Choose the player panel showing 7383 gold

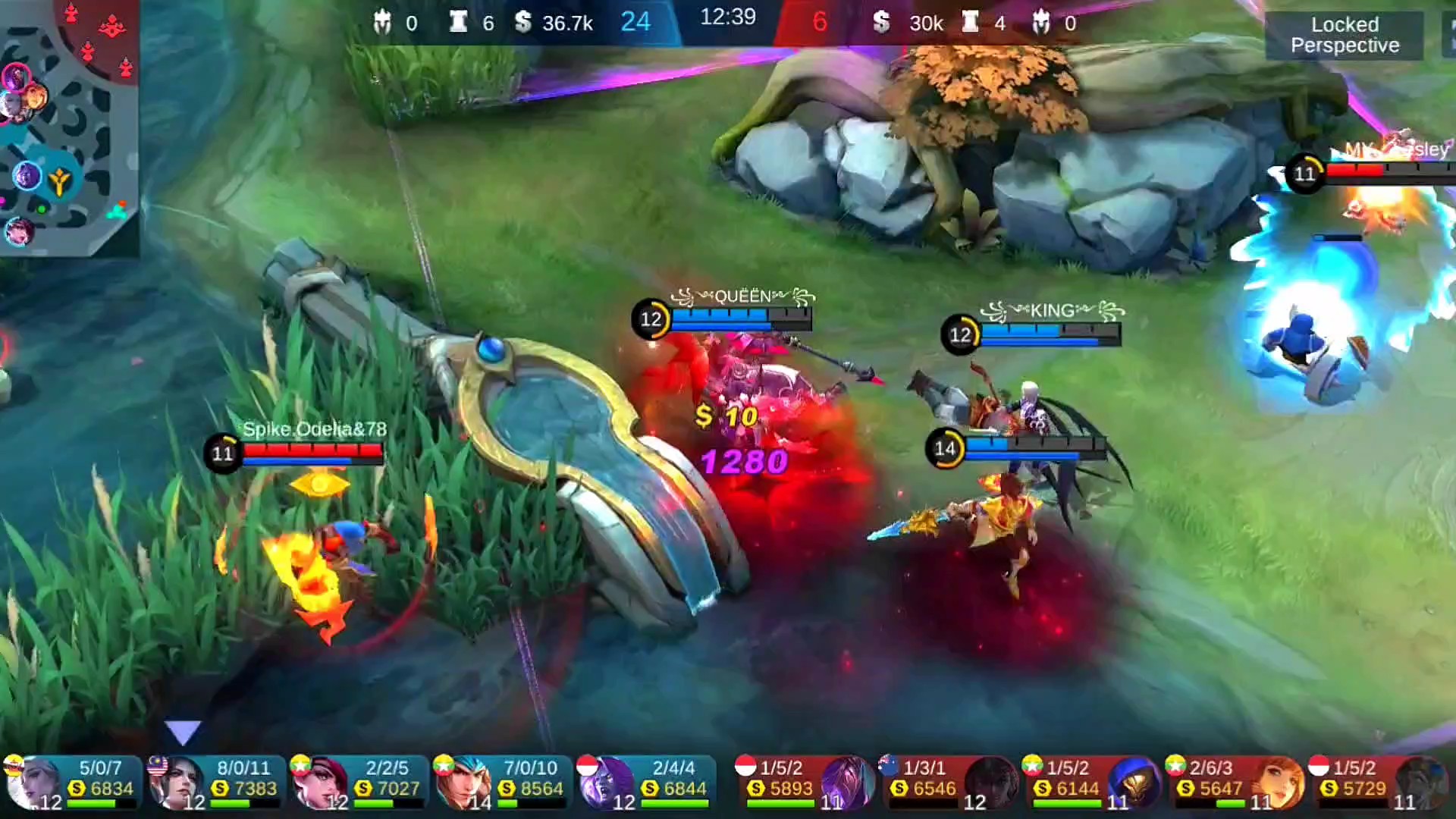click(x=215, y=781)
